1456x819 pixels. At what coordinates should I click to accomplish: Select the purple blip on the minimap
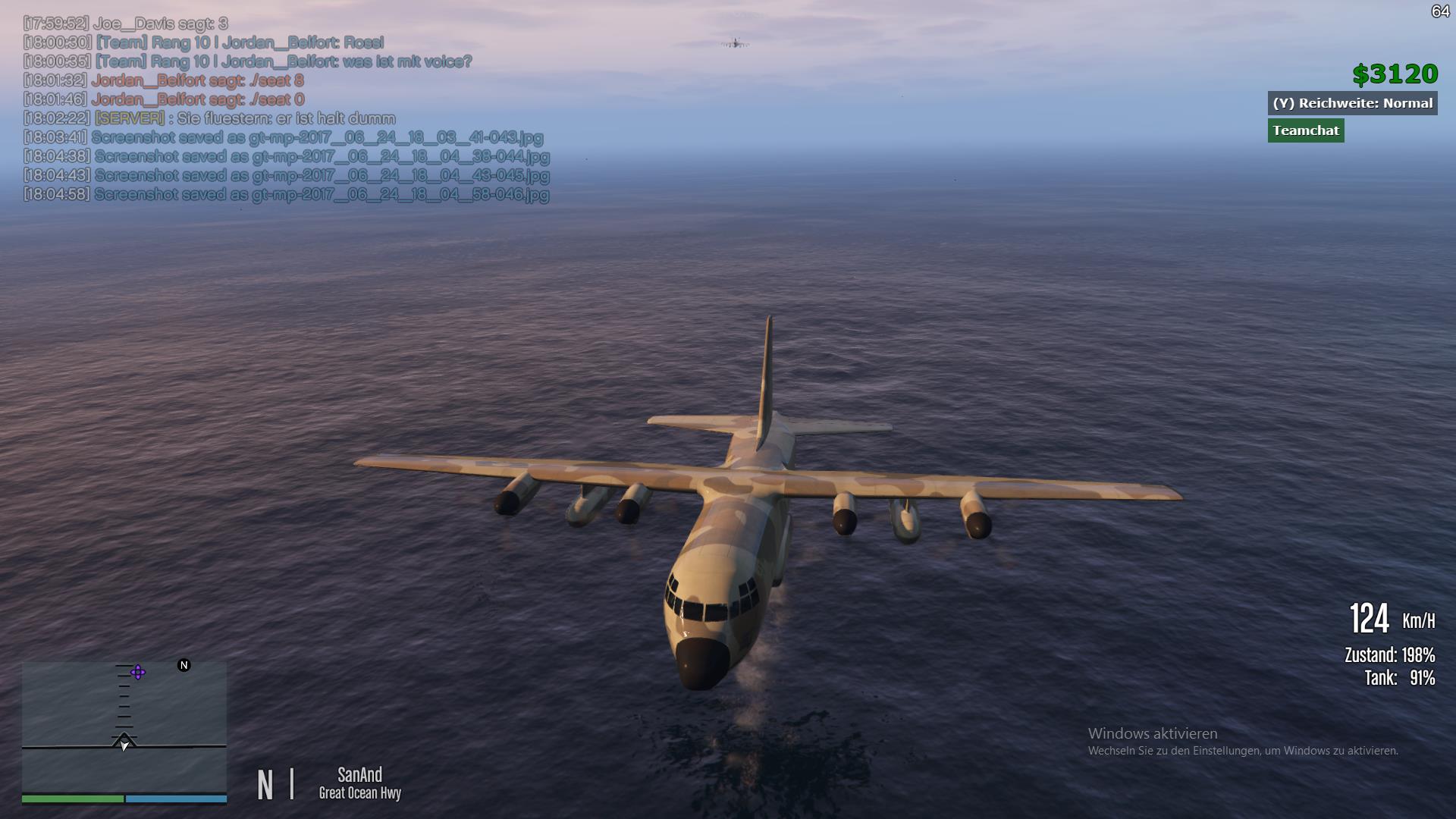[138, 672]
